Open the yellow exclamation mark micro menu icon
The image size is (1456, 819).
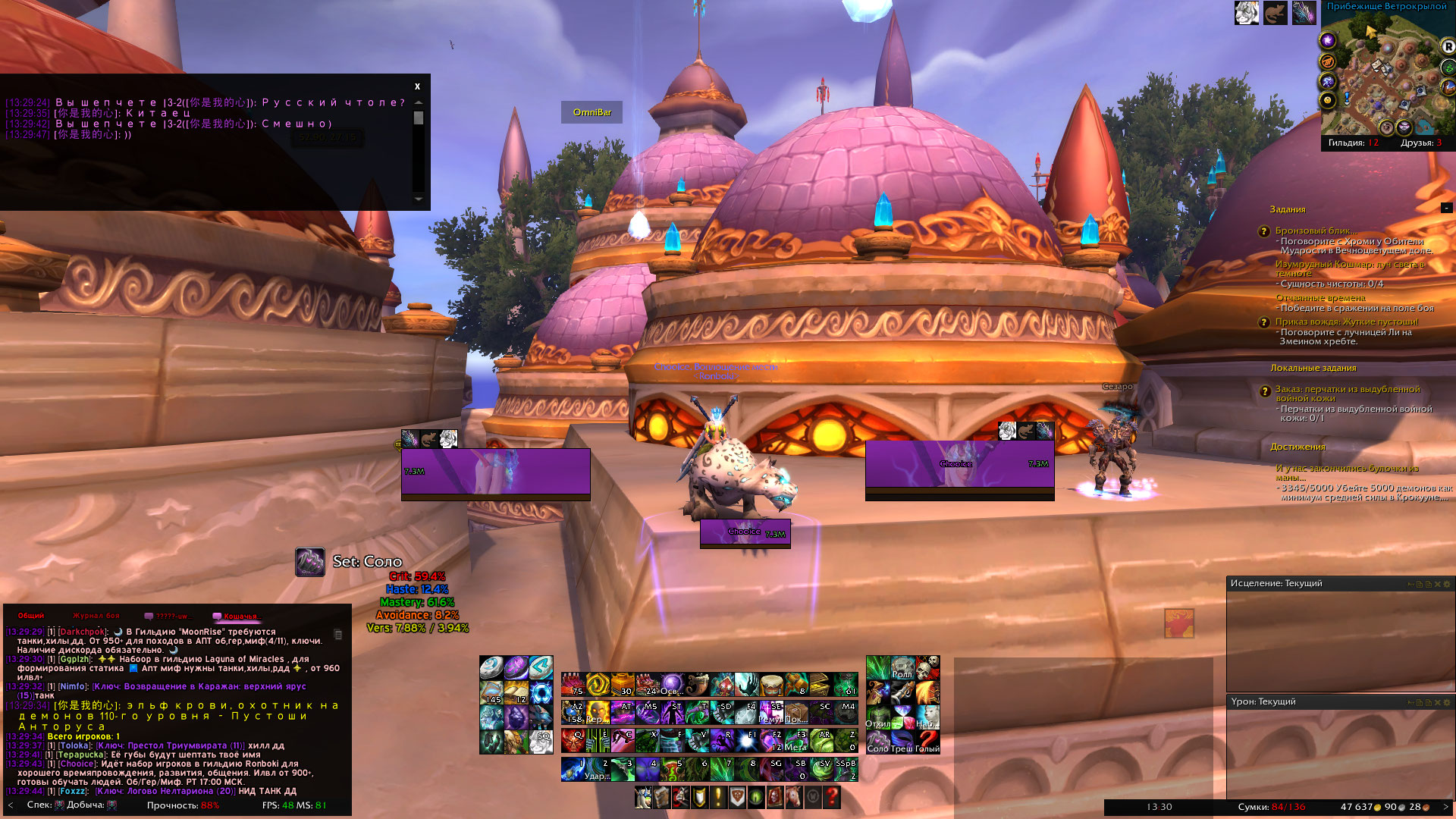point(717,797)
